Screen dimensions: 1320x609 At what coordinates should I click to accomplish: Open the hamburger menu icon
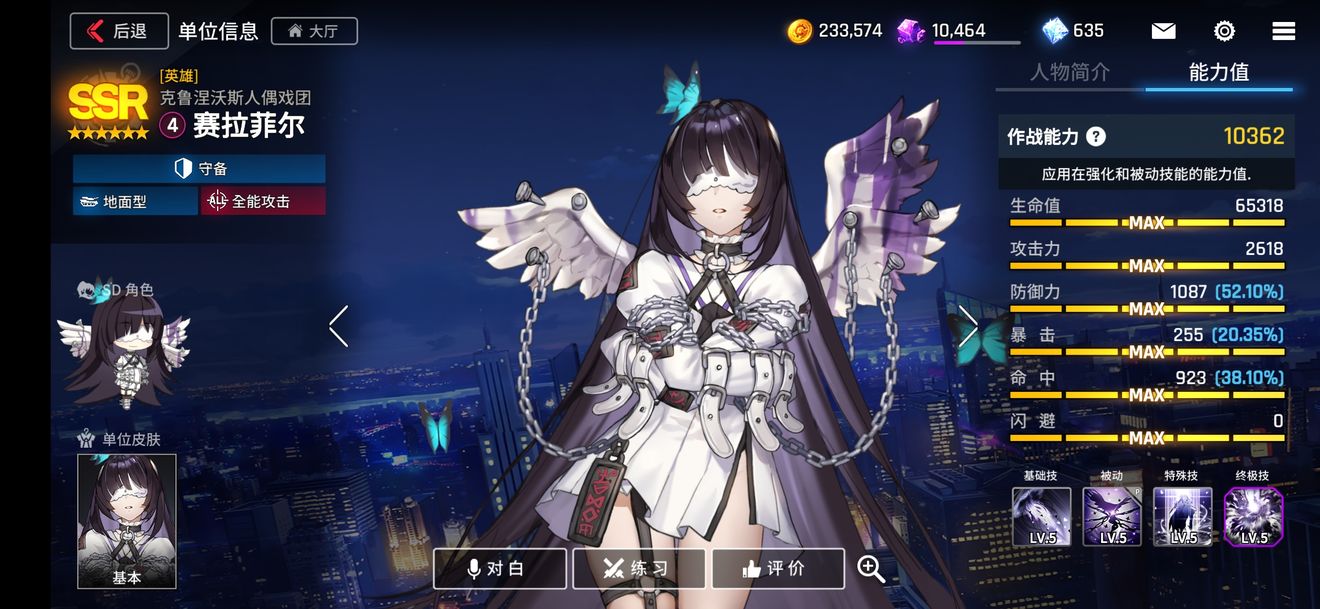tap(1284, 31)
